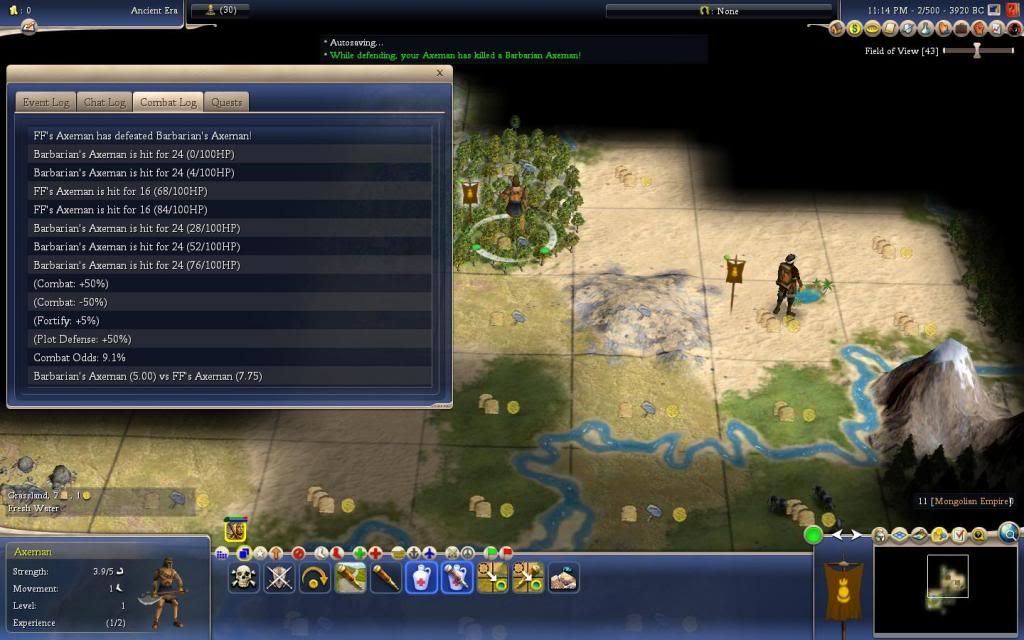Adjust the Field of View slider

tap(978, 51)
